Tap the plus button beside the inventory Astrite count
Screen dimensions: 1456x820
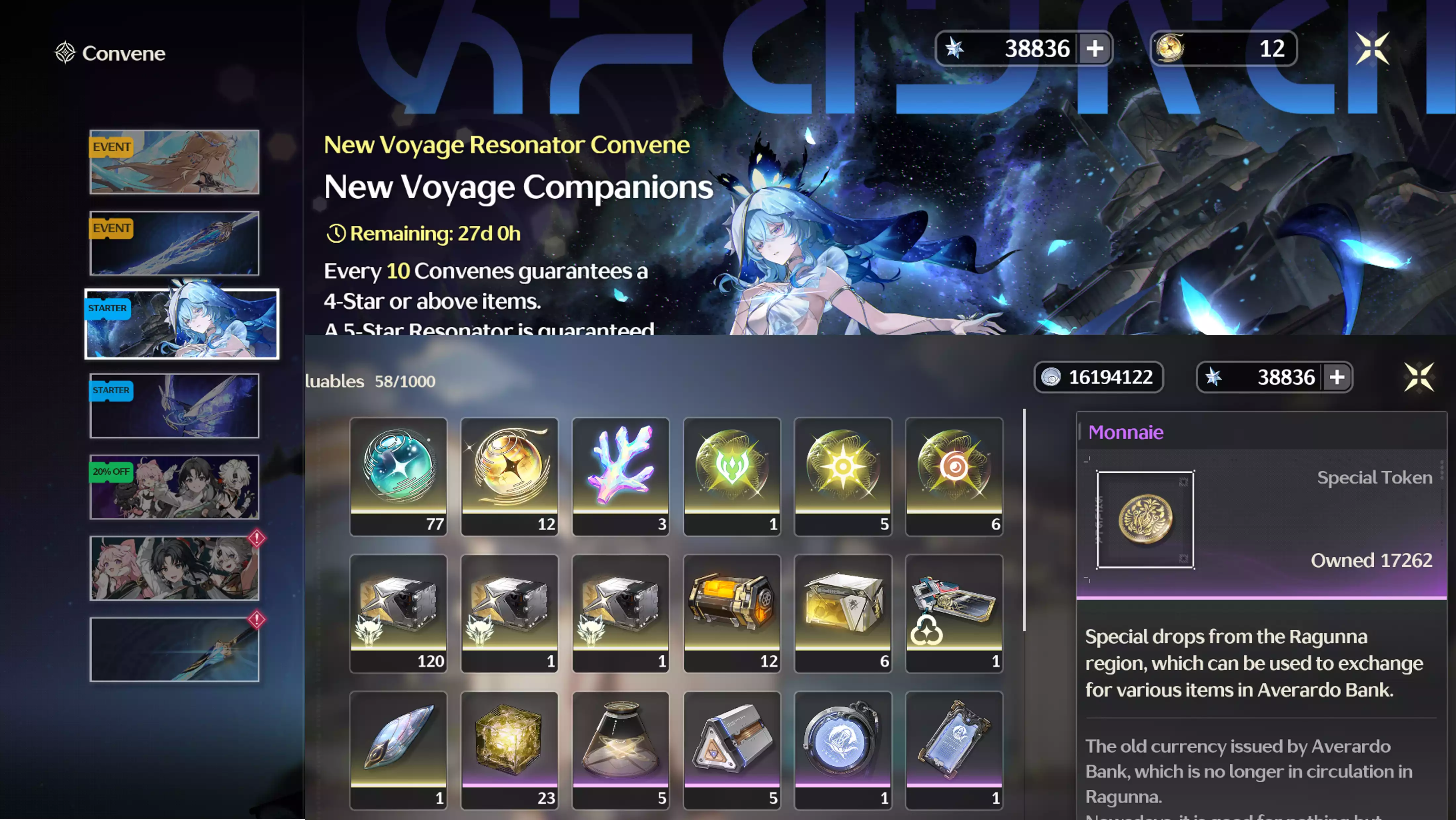click(x=1337, y=377)
